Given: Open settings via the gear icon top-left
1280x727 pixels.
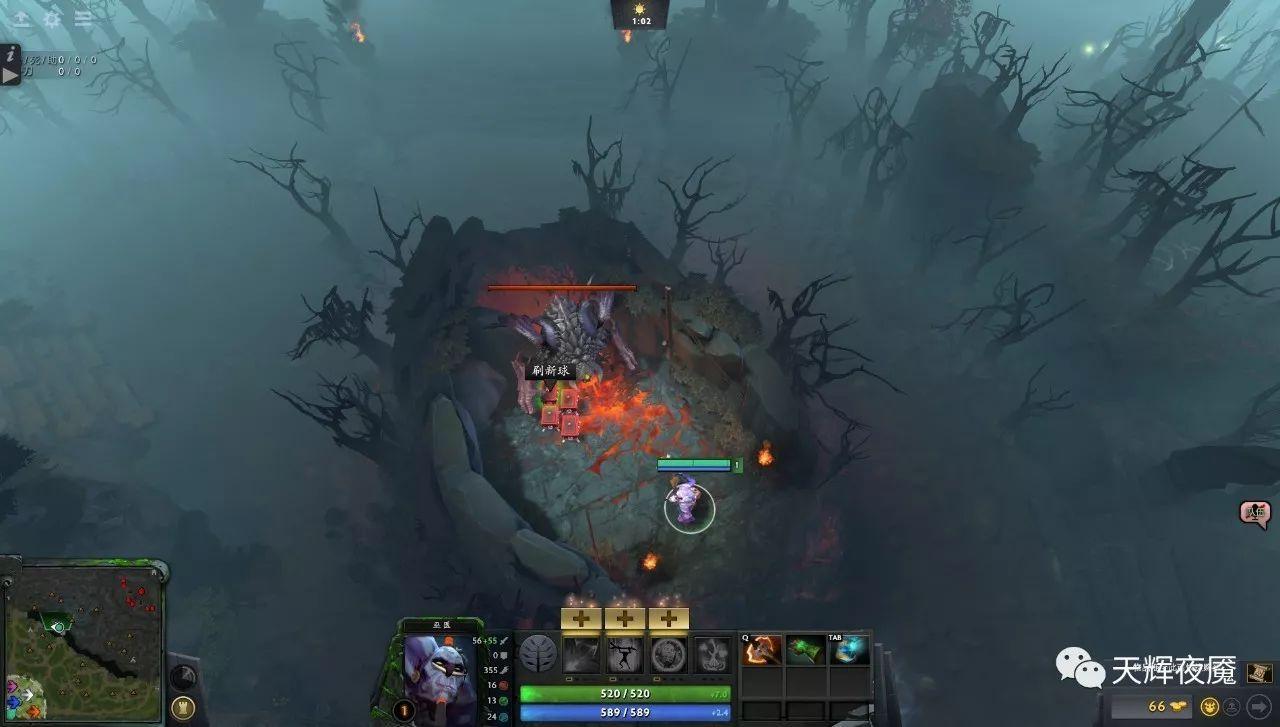Looking at the screenshot, I should [52, 18].
